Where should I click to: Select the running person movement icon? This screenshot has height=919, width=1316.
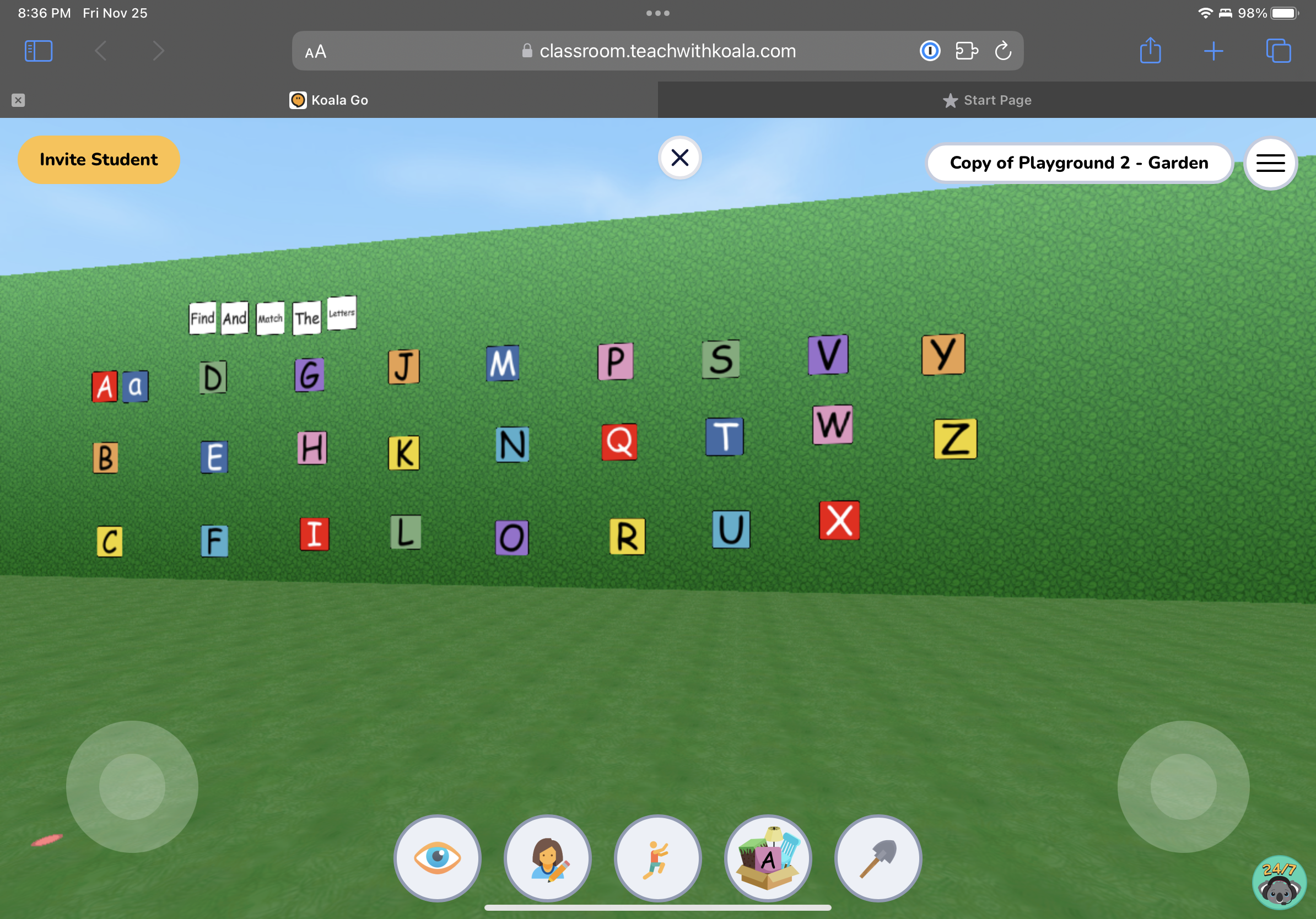tap(657, 858)
